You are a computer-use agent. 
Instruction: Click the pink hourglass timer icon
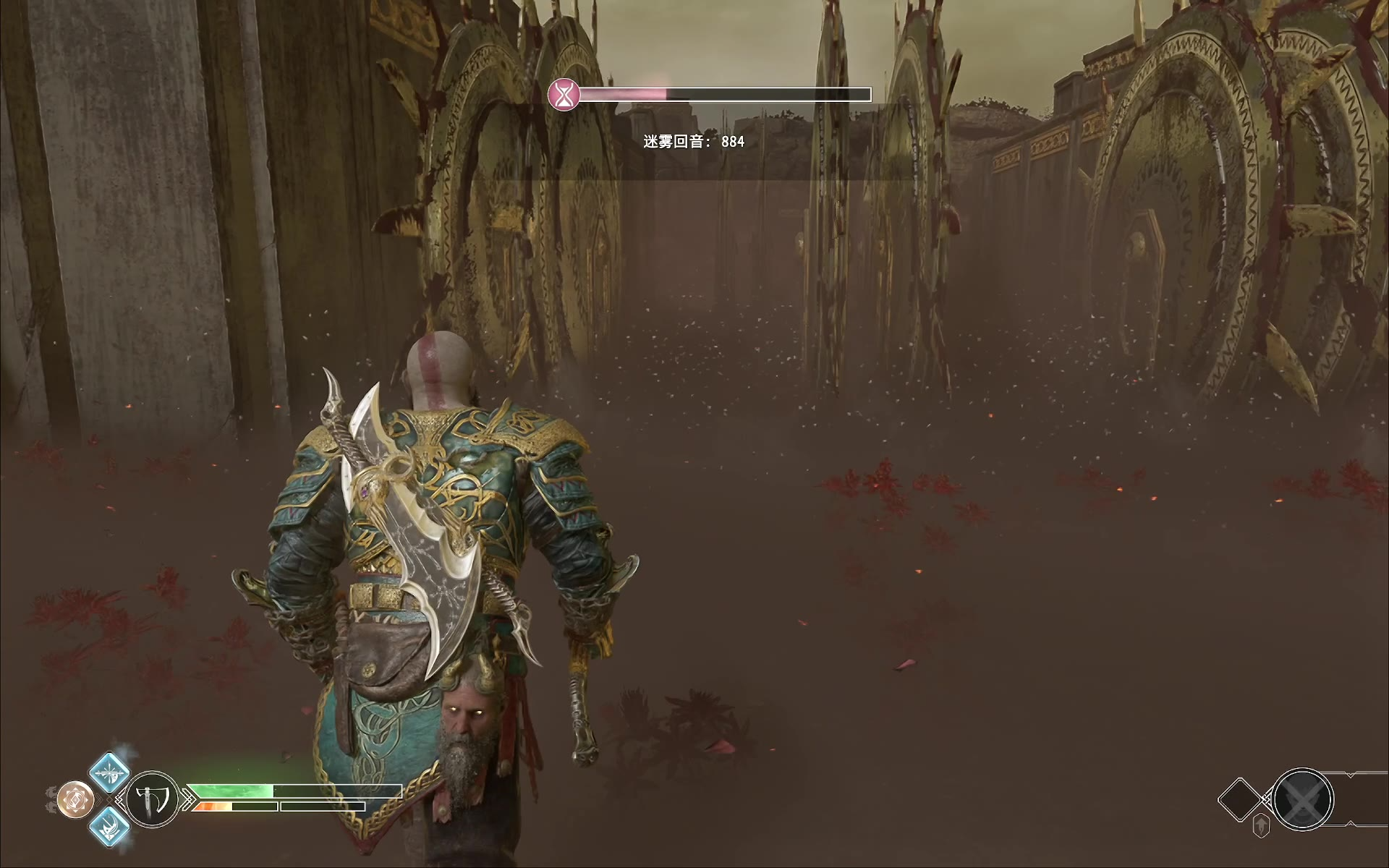(x=563, y=94)
